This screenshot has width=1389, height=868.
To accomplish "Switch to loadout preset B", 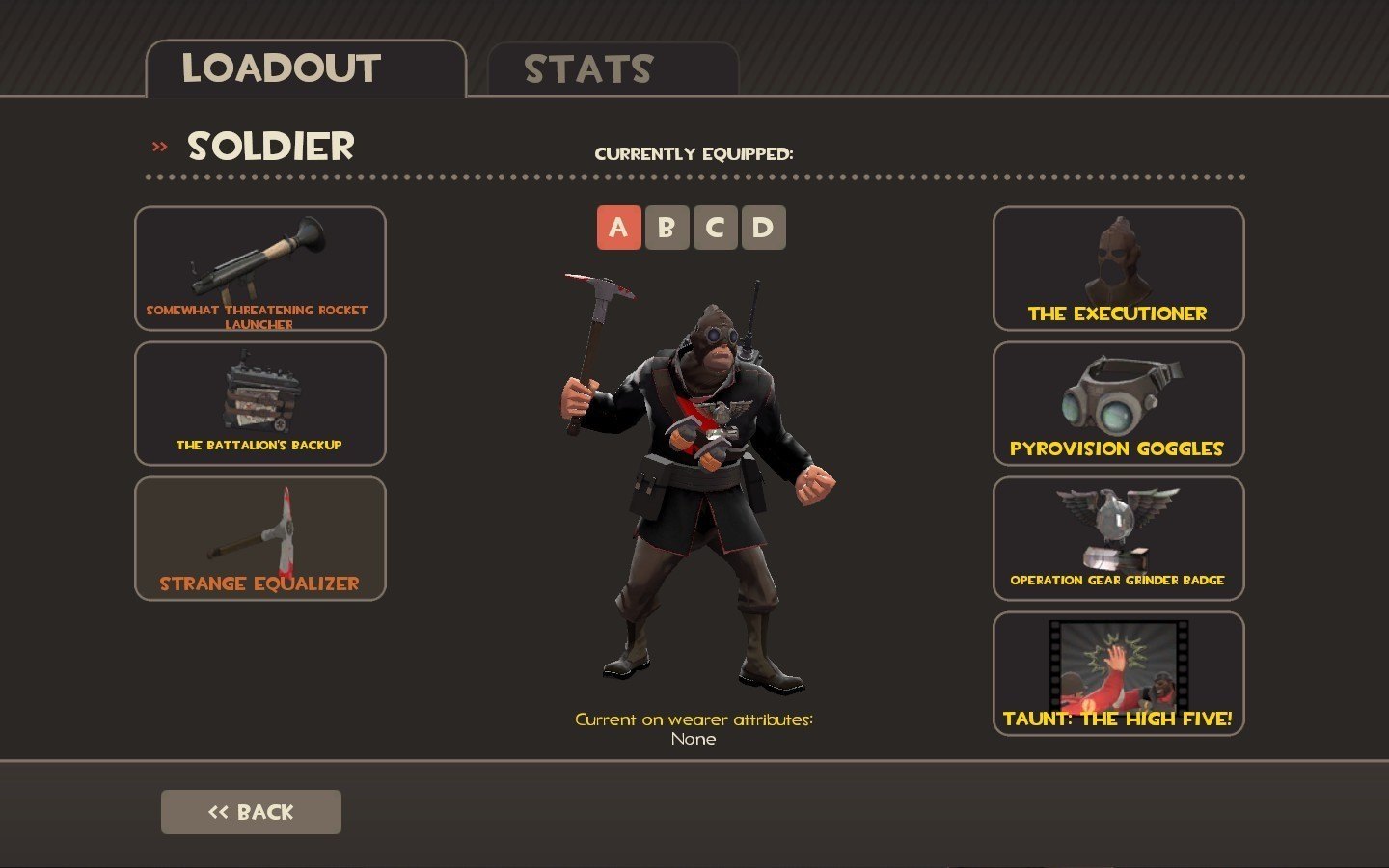I will click(x=667, y=228).
